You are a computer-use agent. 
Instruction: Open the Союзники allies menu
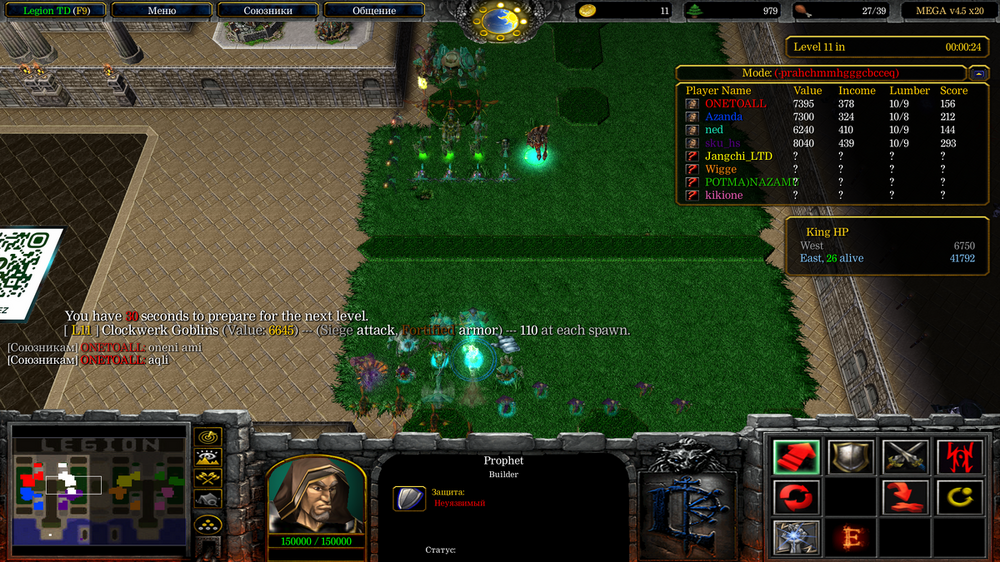(x=267, y=11)
